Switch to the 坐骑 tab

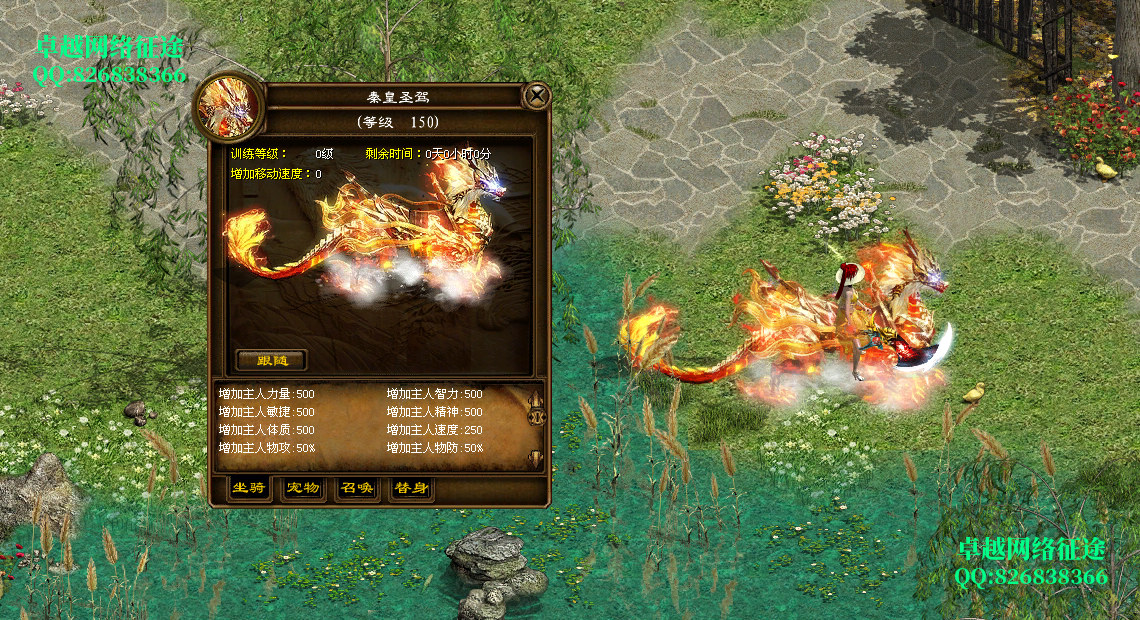(x=248, y=489)
